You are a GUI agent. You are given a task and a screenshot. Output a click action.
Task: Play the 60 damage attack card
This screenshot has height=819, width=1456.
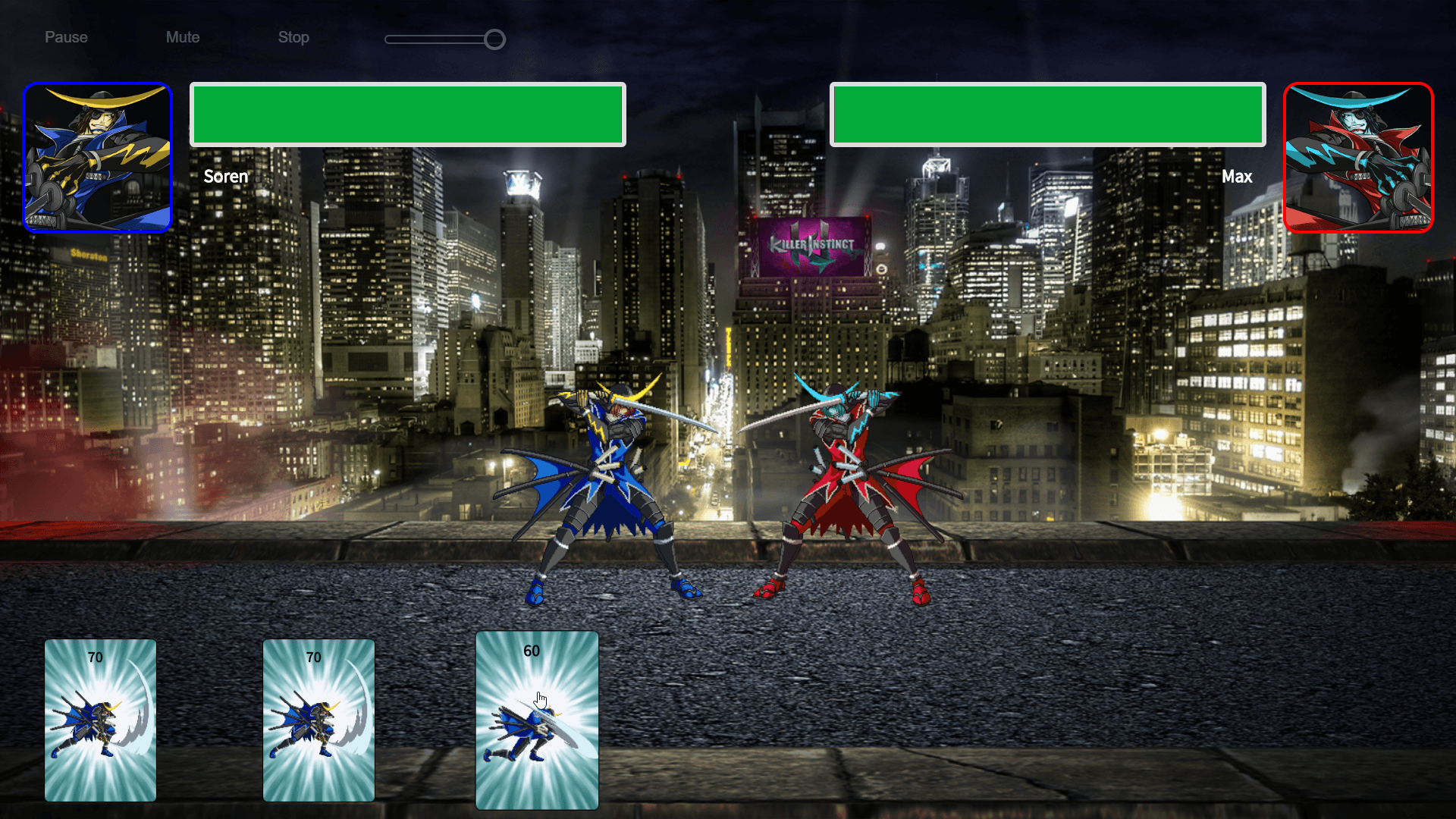coord(537,720)
